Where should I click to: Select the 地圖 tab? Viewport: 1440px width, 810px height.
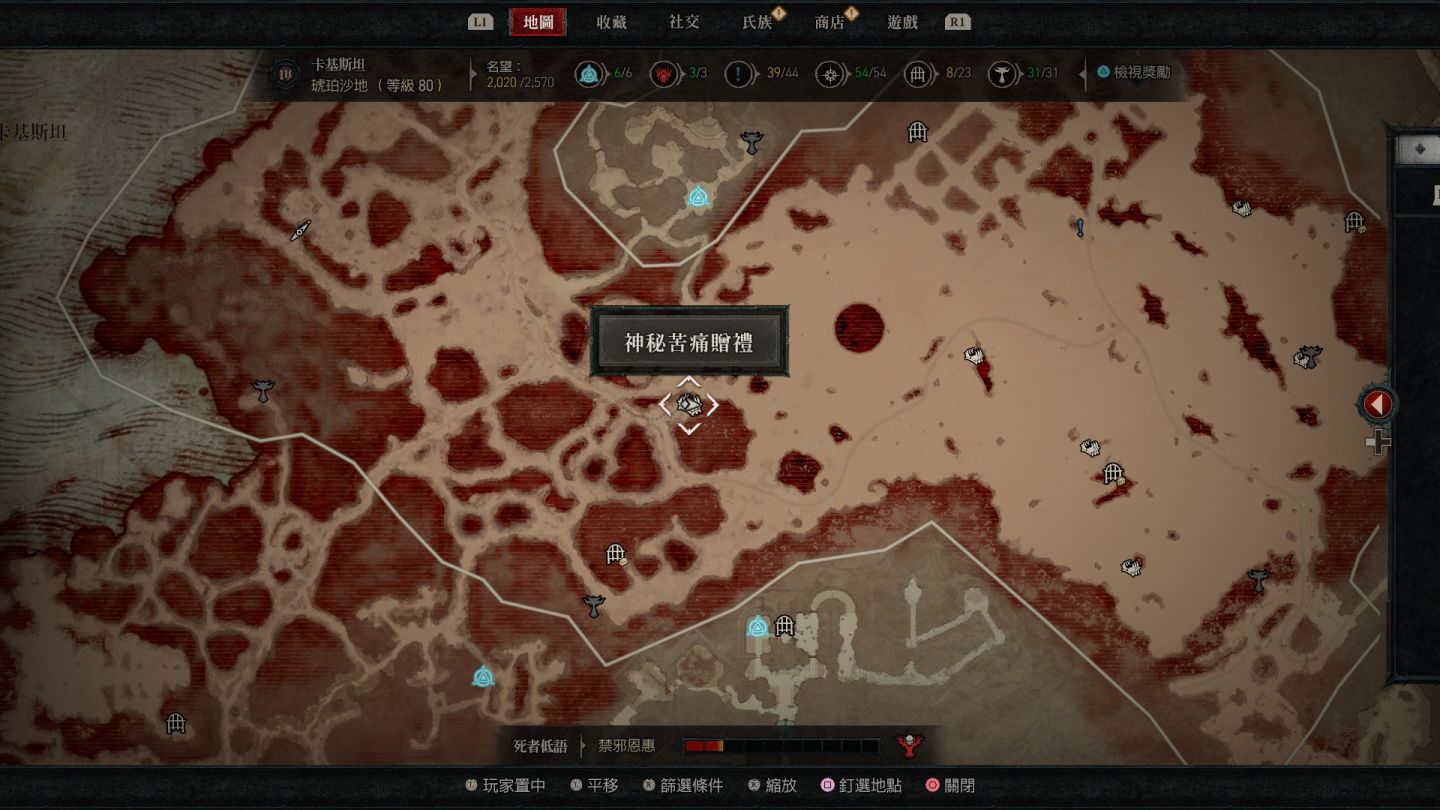pos(538,22)
